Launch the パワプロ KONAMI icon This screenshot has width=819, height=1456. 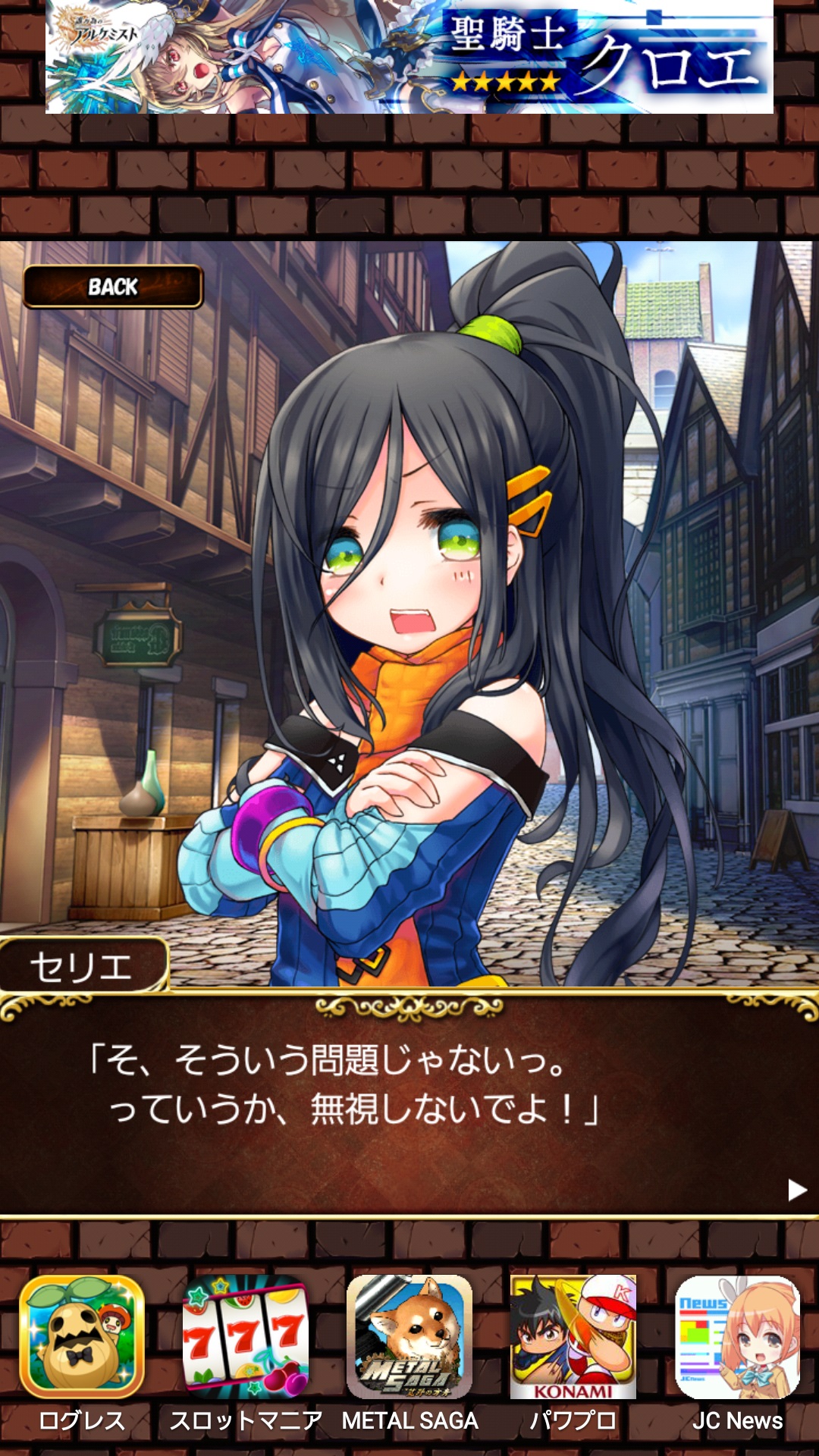point(573,1337)
